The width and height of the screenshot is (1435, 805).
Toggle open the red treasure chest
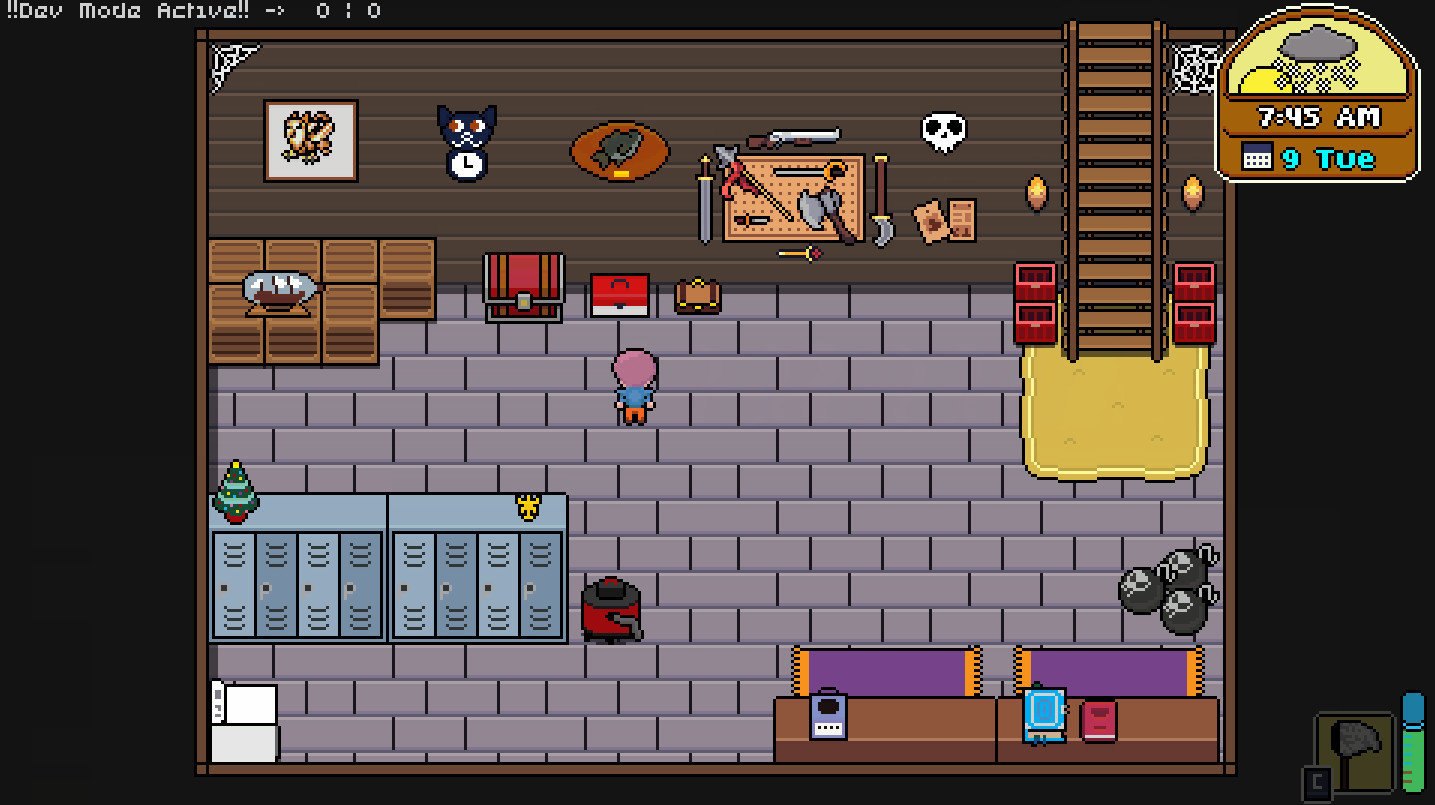pos(522,290)
